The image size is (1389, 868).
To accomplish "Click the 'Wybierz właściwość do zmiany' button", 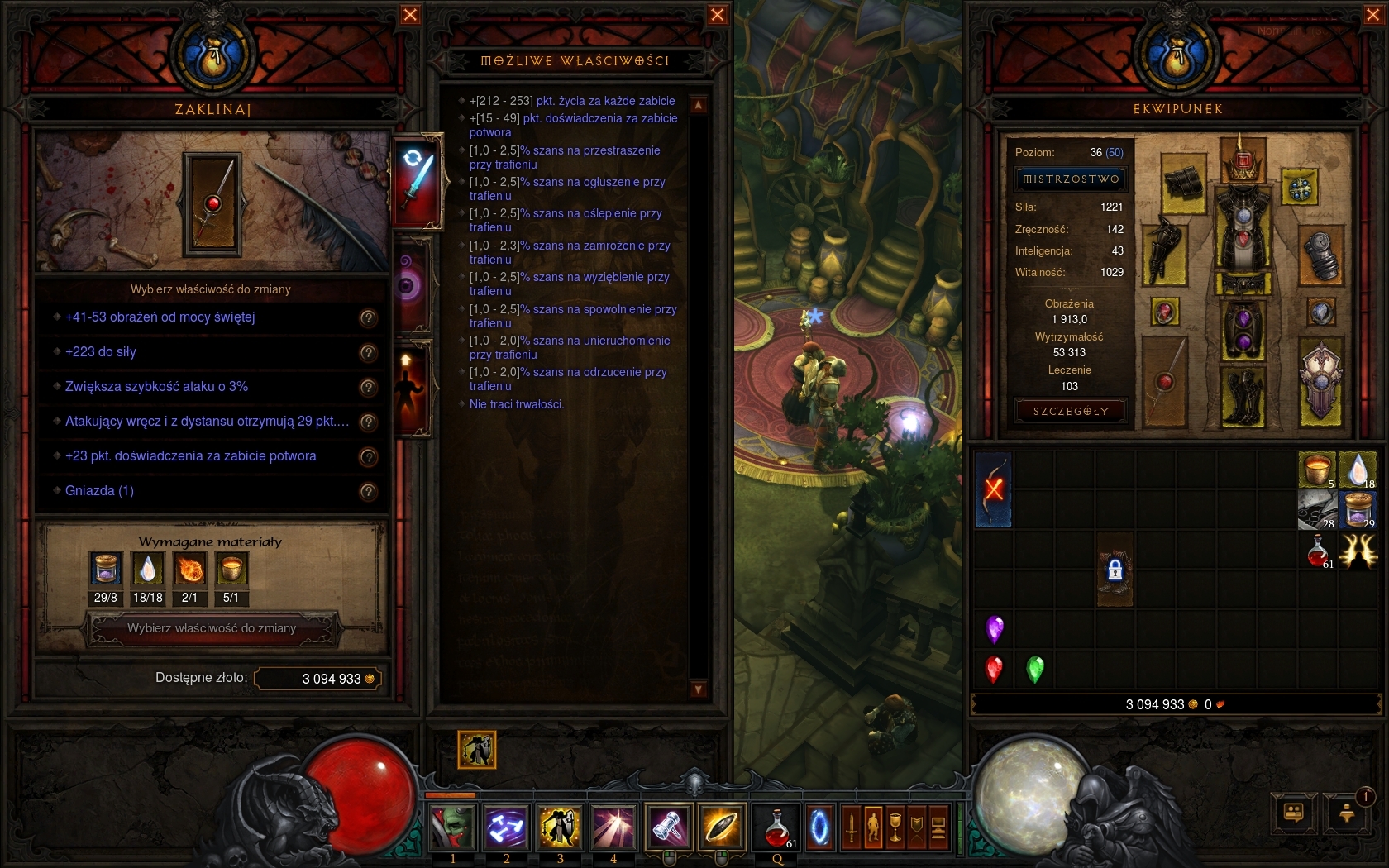I will click(212, 629).
